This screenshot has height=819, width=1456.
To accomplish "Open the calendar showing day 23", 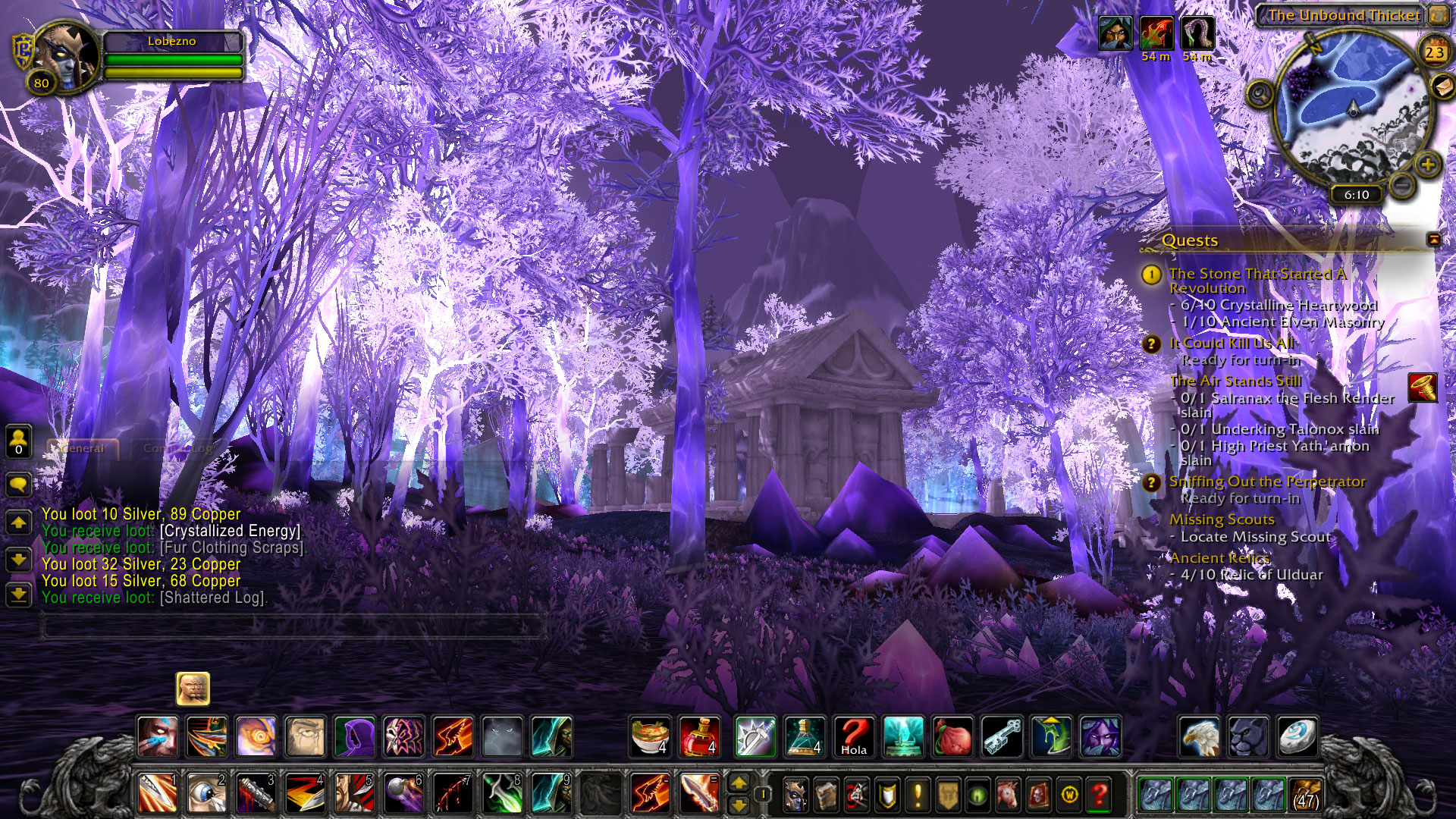I will tap(1434, 52).
